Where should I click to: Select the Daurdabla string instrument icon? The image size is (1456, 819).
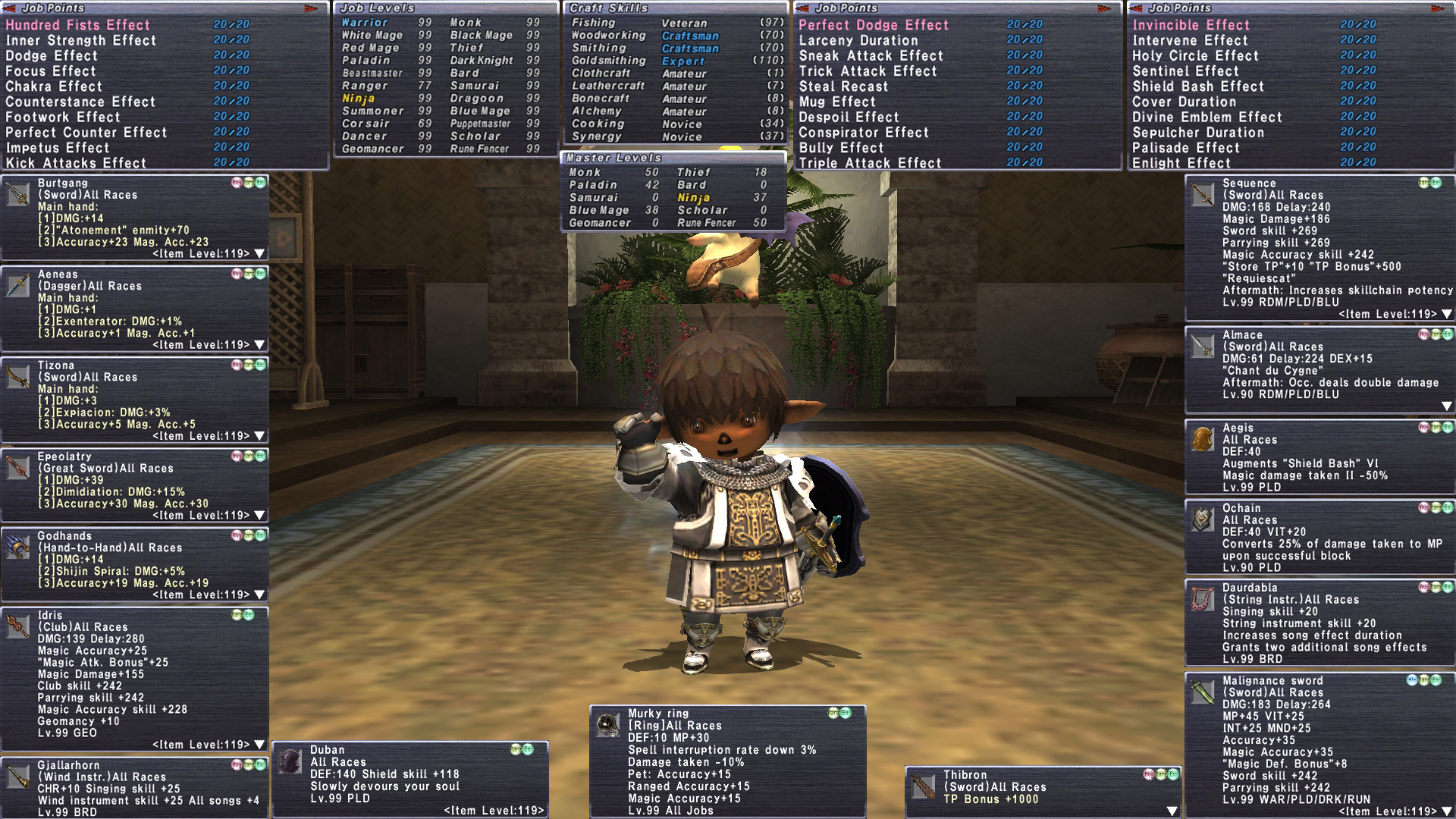[x=1203, y=599]
